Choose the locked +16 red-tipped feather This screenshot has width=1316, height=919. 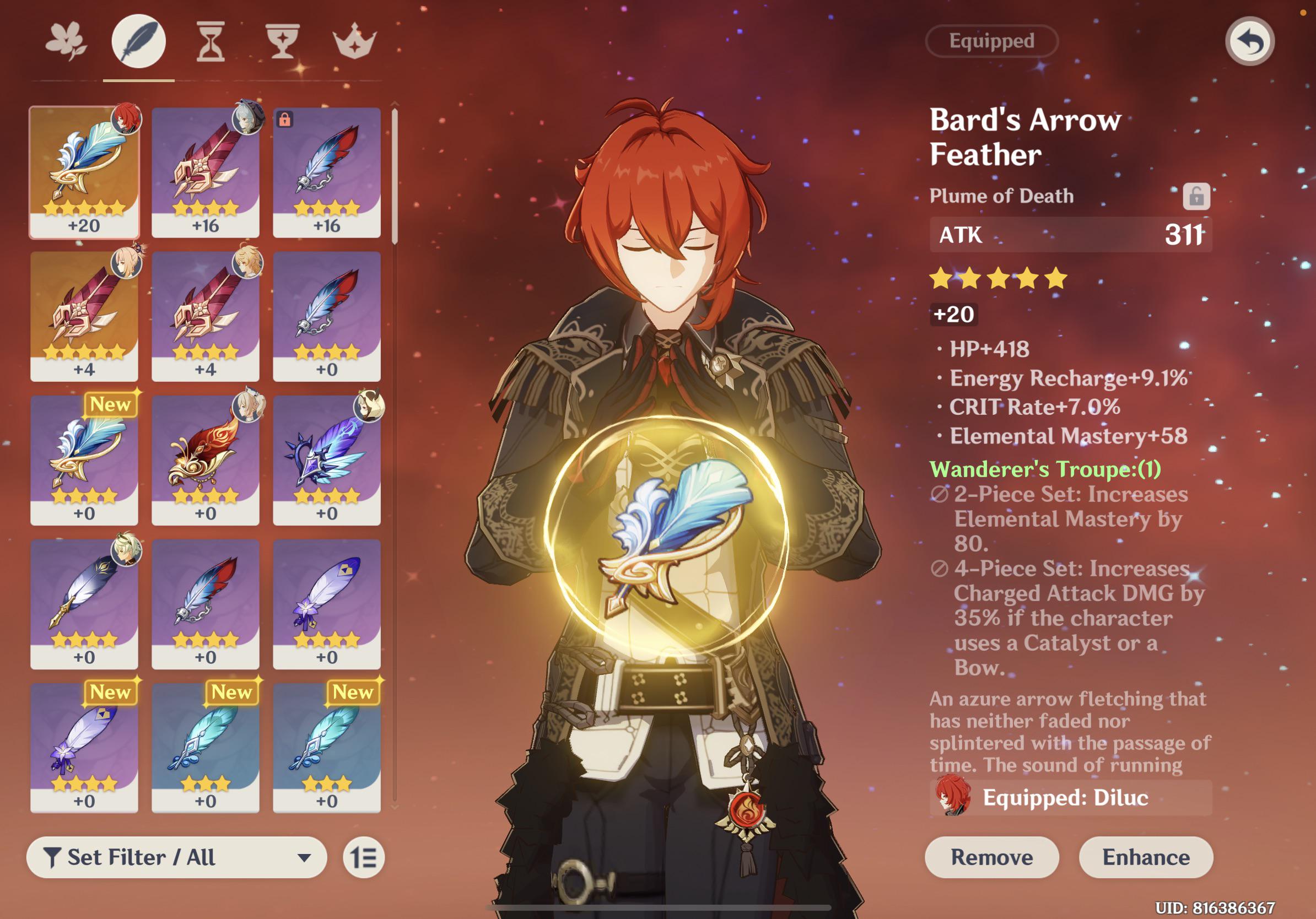point(327,172)
